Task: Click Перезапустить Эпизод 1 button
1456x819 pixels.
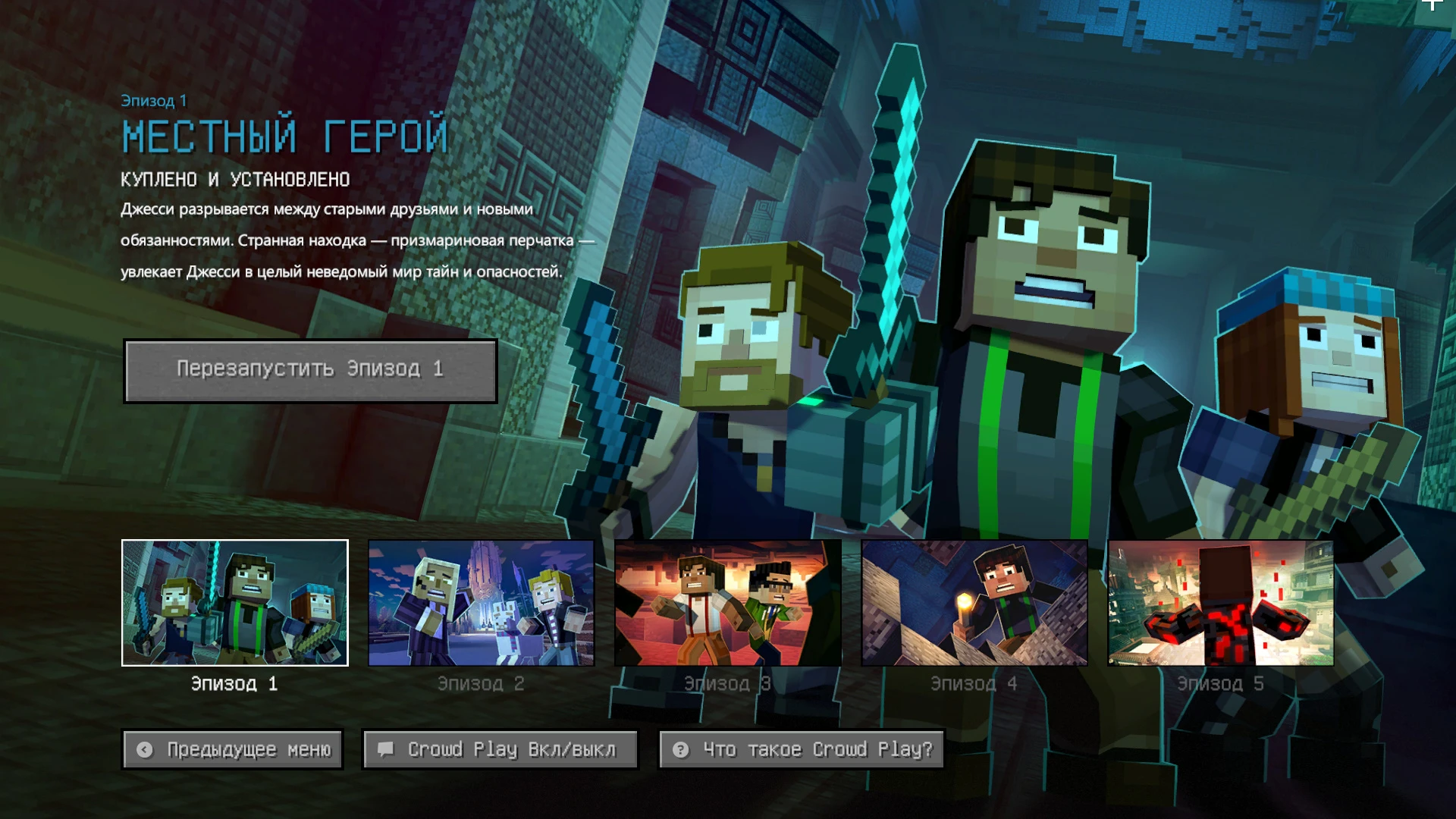Action: click(x=310, y=371)
